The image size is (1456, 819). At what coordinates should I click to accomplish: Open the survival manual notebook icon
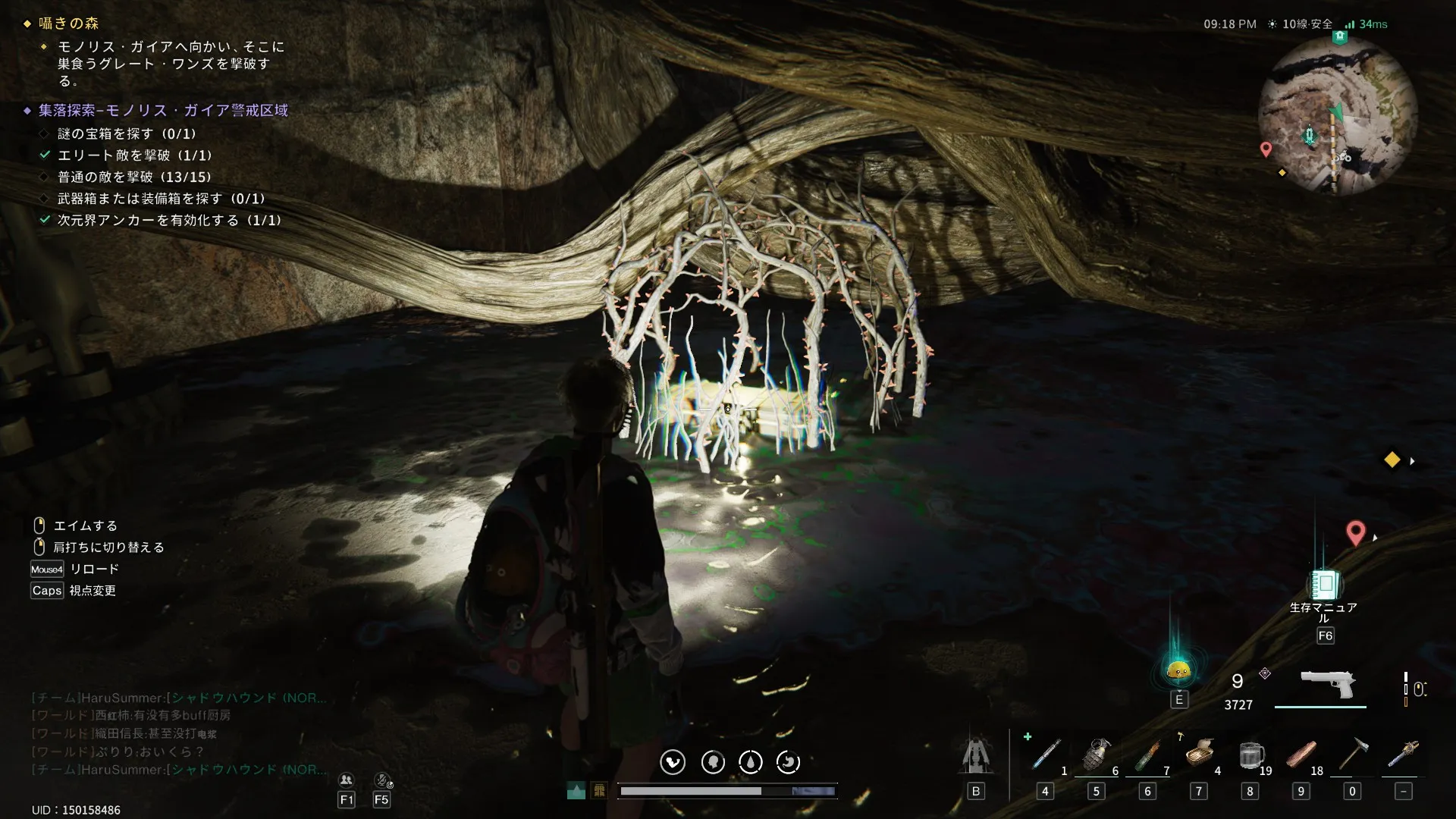click(x=1325, y=585)
